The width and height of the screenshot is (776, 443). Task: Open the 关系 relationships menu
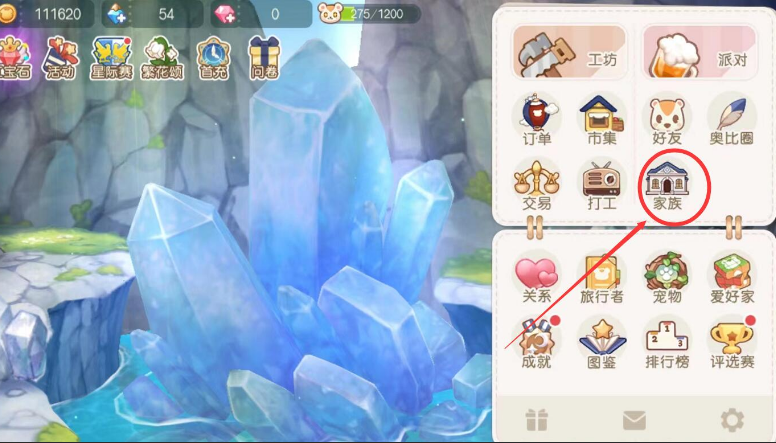tap(537, 277)
